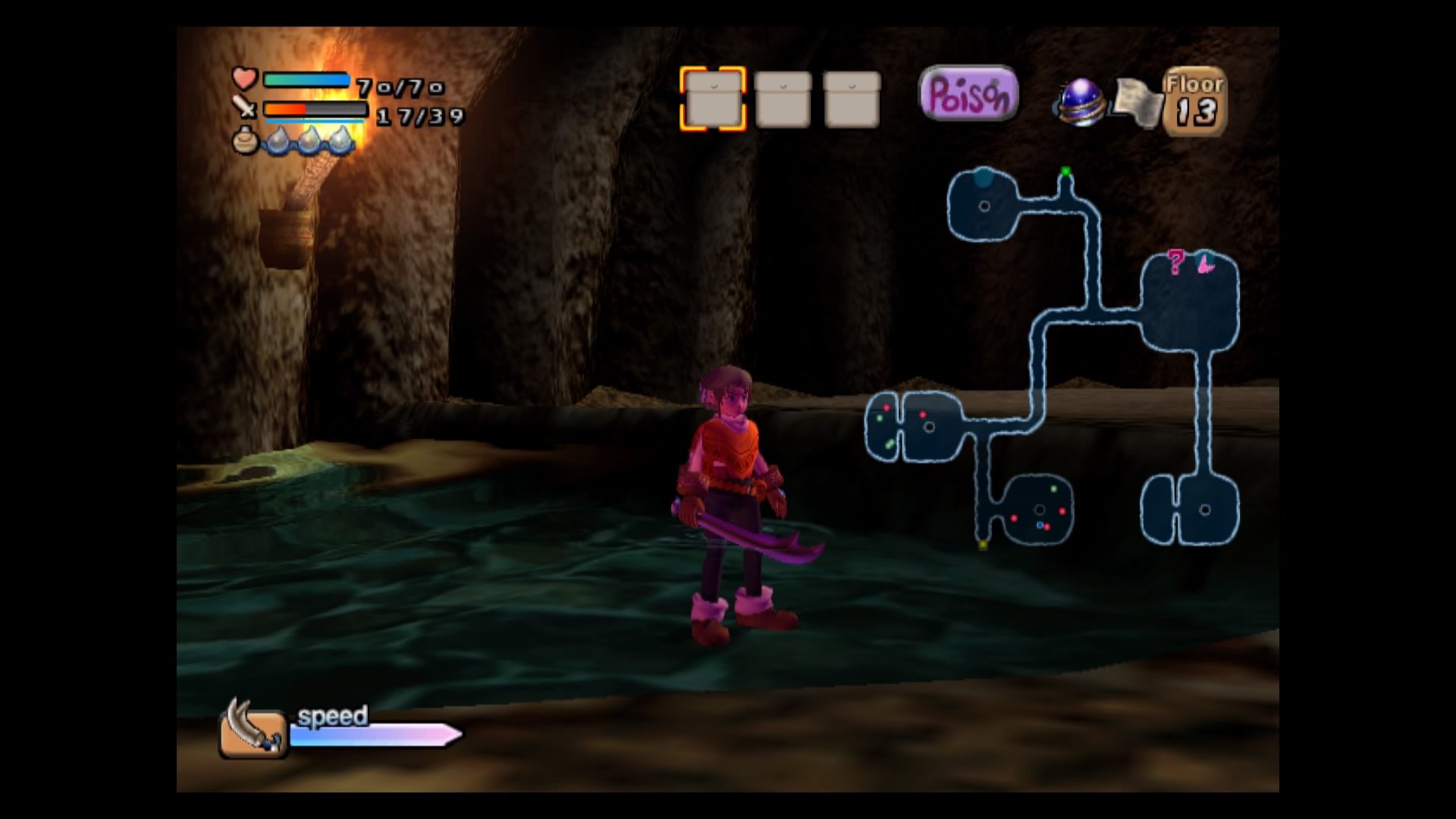Open the third empty item chest slot
Viewport: 1456px width, 819px height.
coord(852,97)
